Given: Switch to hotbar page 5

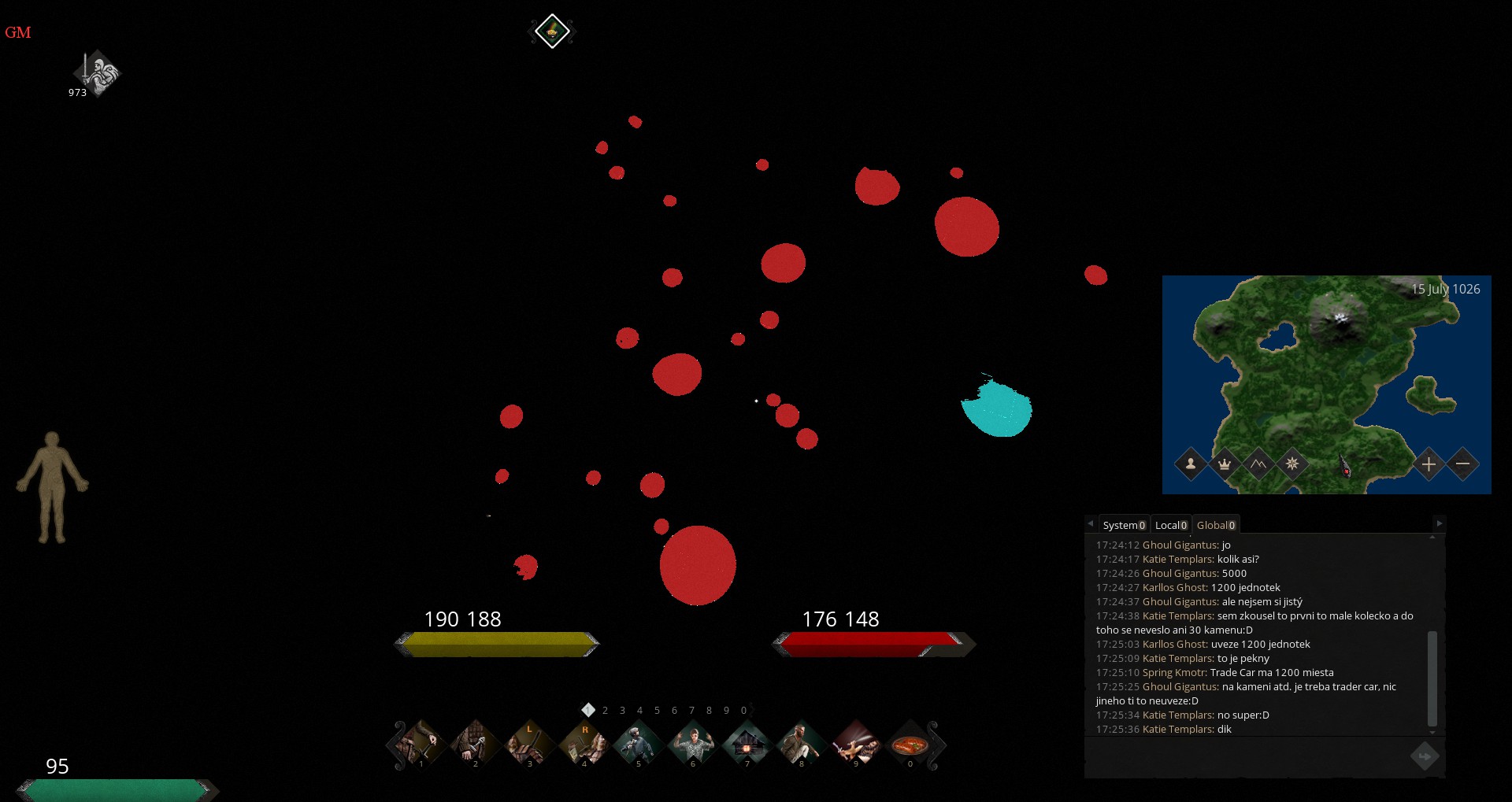Looking at the screenshot, I should tap(657, 711).
